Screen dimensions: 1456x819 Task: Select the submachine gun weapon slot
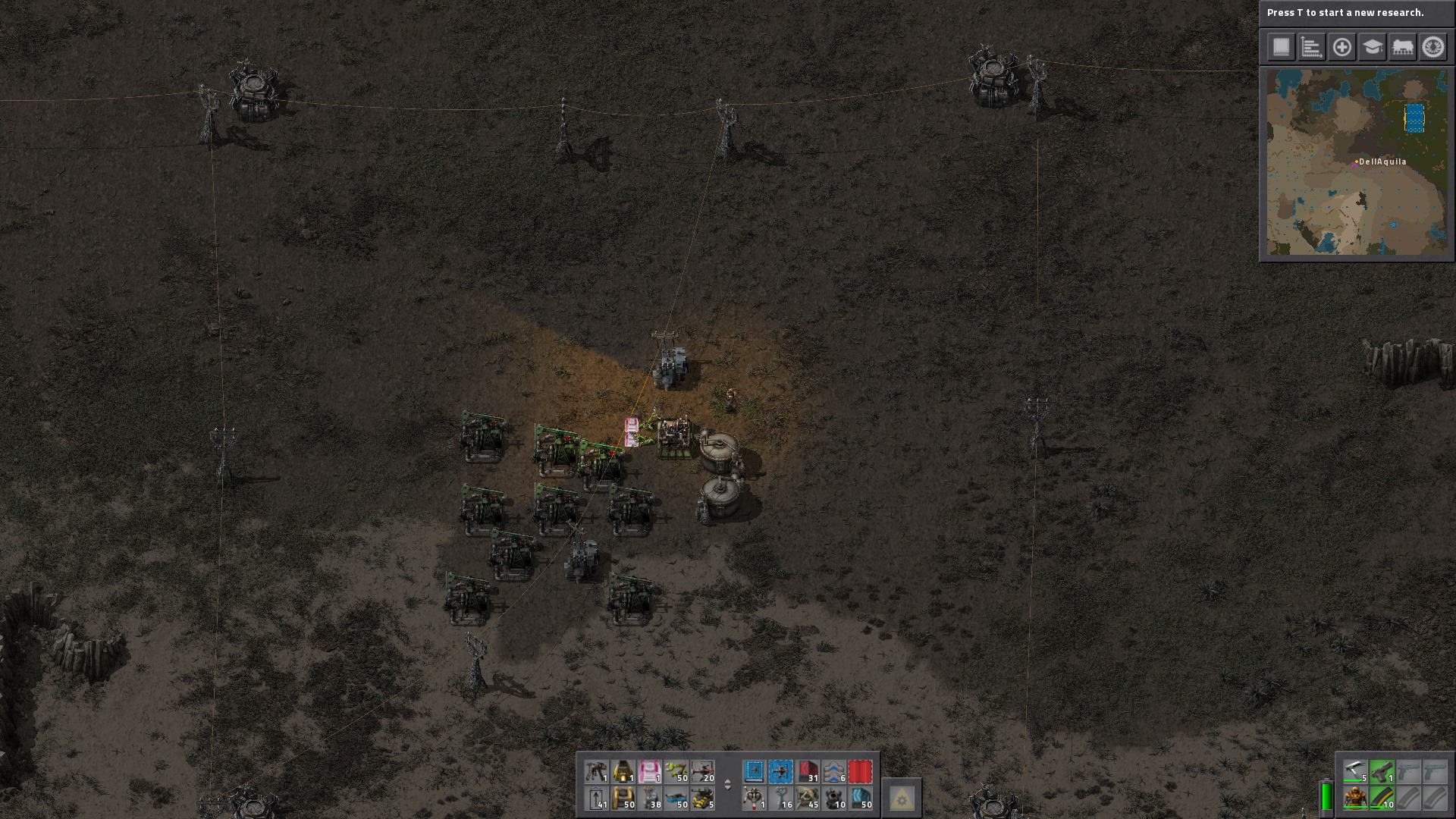(x=1382, y=772)
